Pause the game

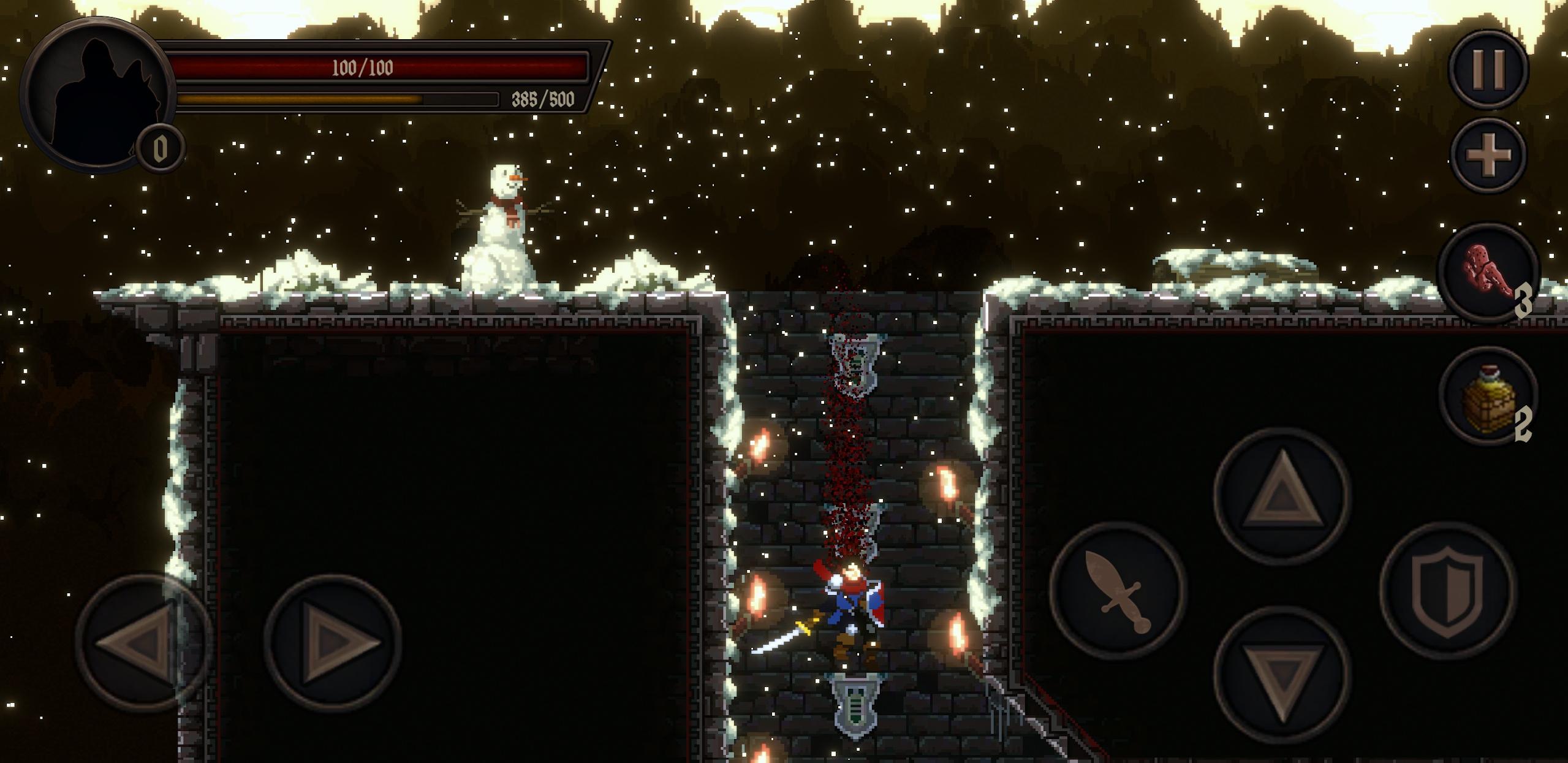tap(1488, 68)
